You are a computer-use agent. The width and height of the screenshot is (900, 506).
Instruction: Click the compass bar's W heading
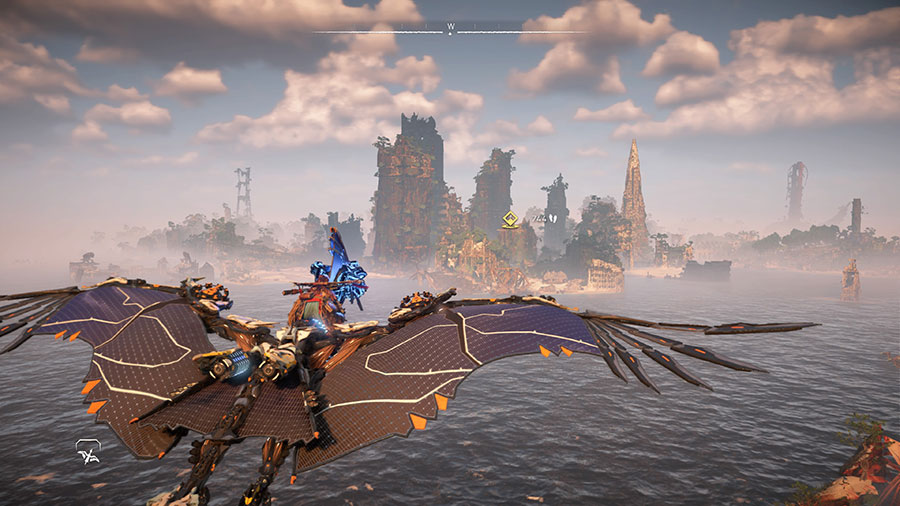tap(451, 26)
